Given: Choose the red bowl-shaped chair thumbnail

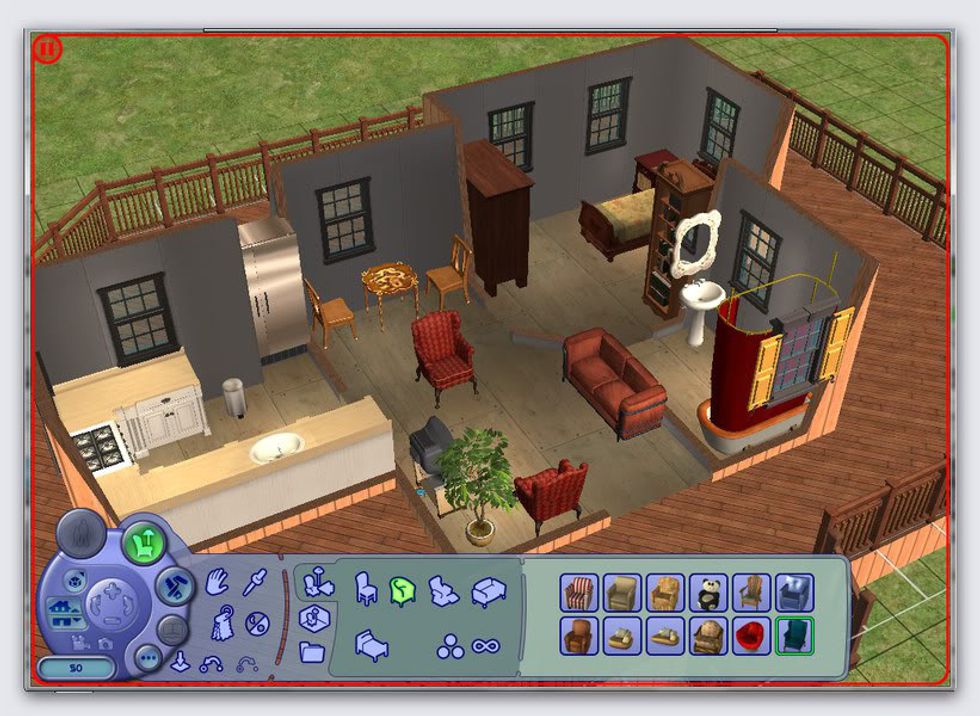Looking at the screenshot, I should point(751,635).
